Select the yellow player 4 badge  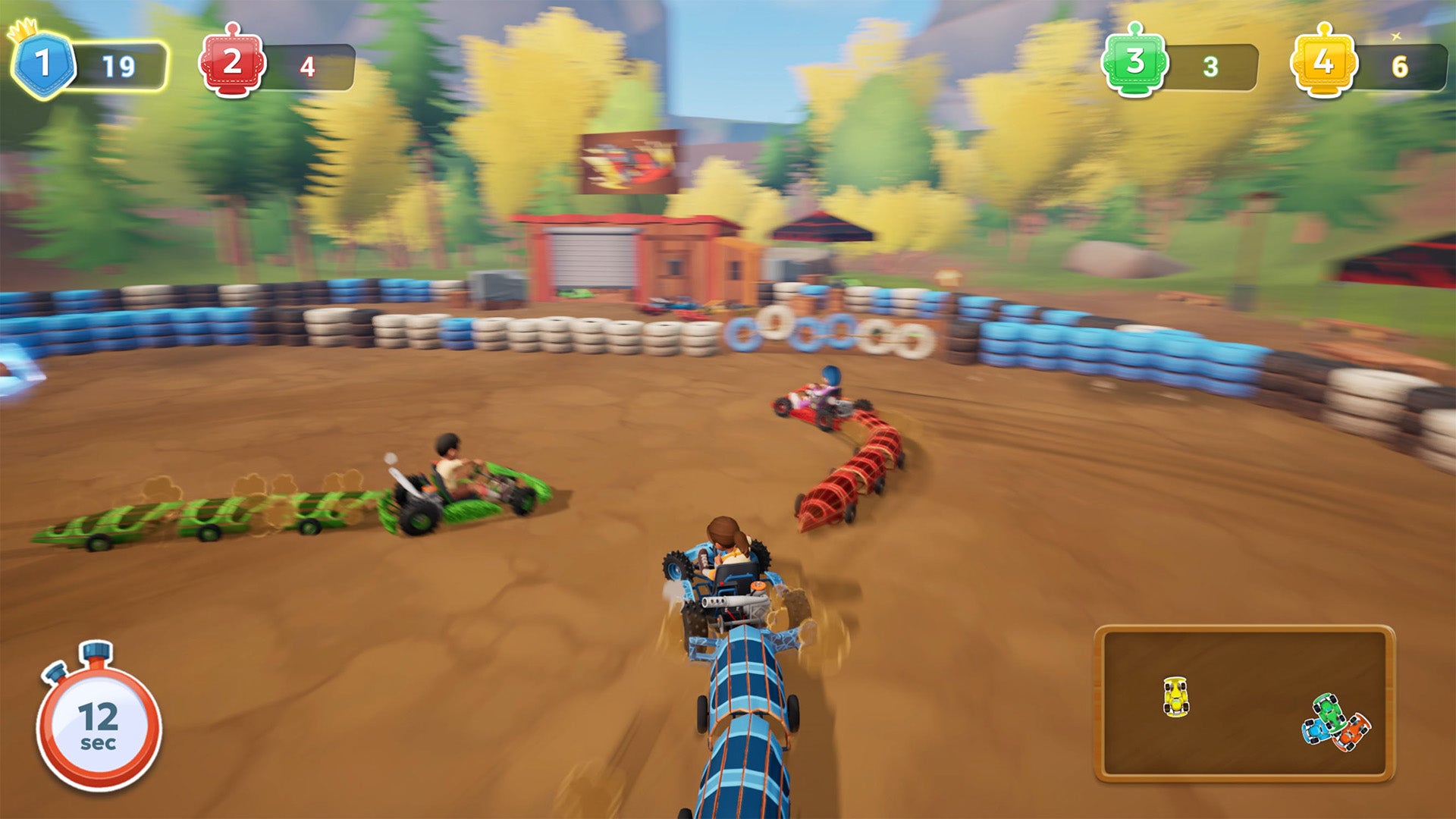pyautogui.click(x=1323, y=64)
